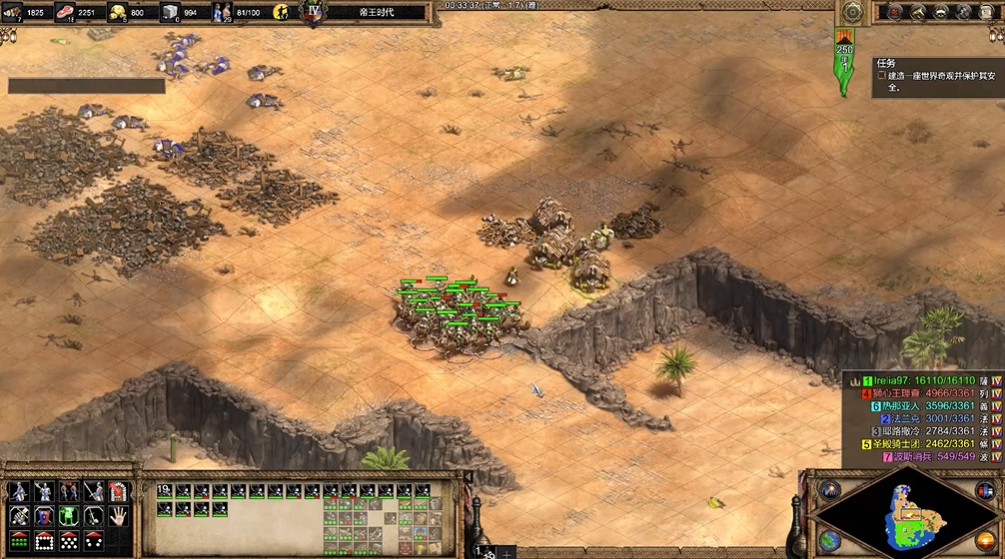Set the green-highlighted stance for selected units

[69, 516]
